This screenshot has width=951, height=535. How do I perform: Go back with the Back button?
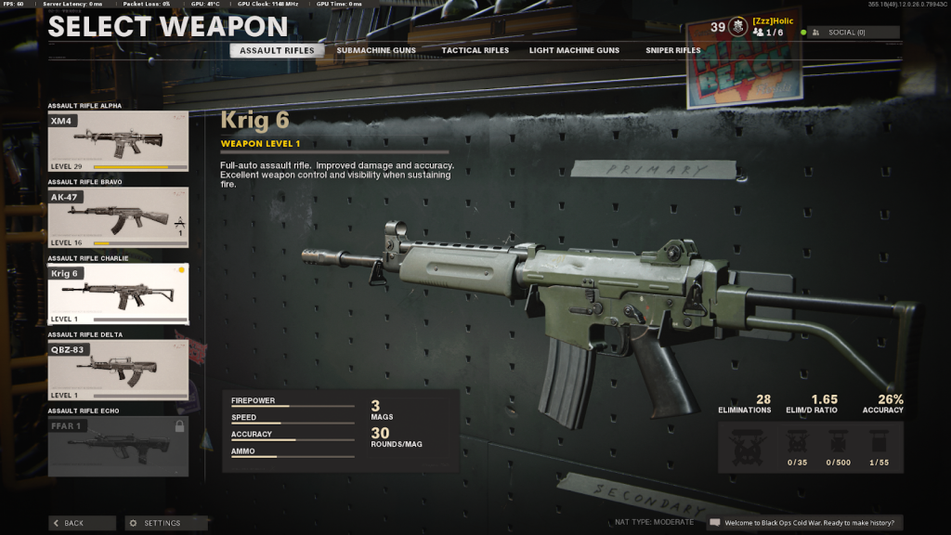coord(82,523)
